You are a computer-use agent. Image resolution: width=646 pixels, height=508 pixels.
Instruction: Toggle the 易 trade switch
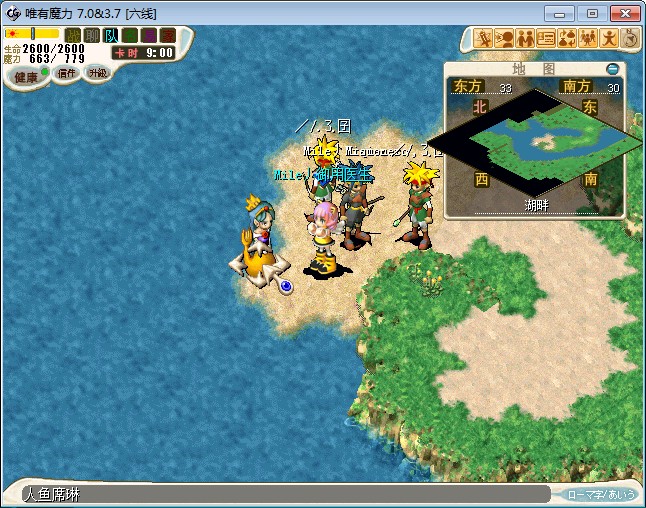tap(148, 35)
